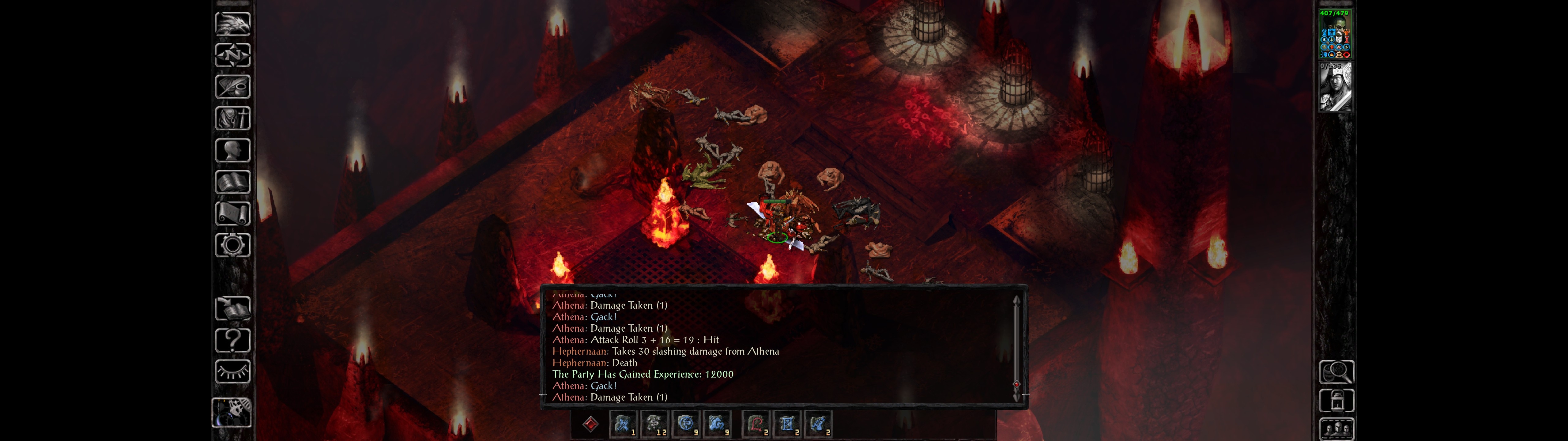Select the greyed-out hooded character portrait
Viewport: 1568px width, 441px height.
[1335, 87]
